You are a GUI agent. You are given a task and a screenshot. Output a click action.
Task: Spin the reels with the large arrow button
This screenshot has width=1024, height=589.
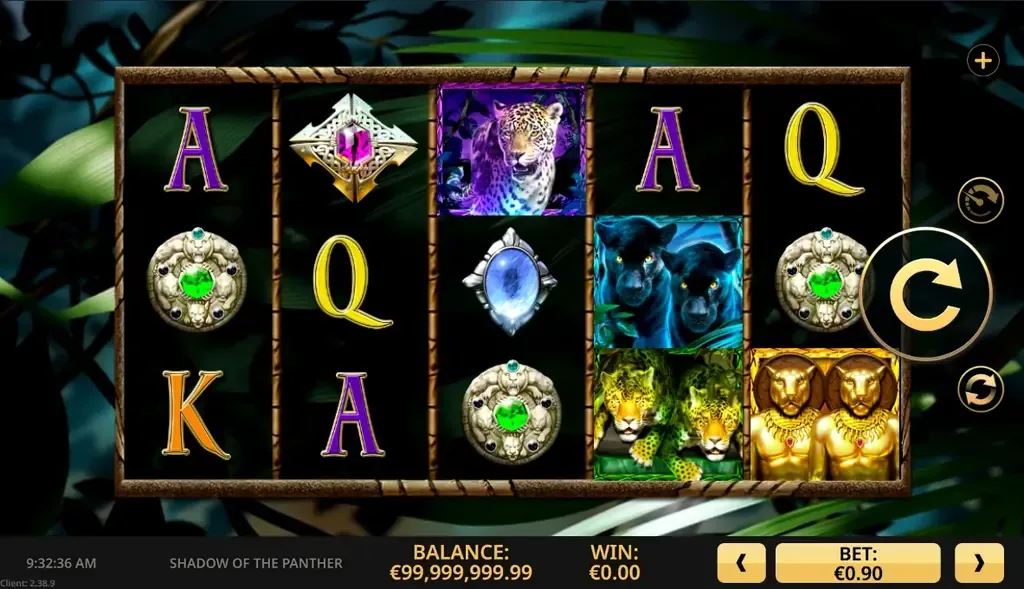click(x=925, y=293)
